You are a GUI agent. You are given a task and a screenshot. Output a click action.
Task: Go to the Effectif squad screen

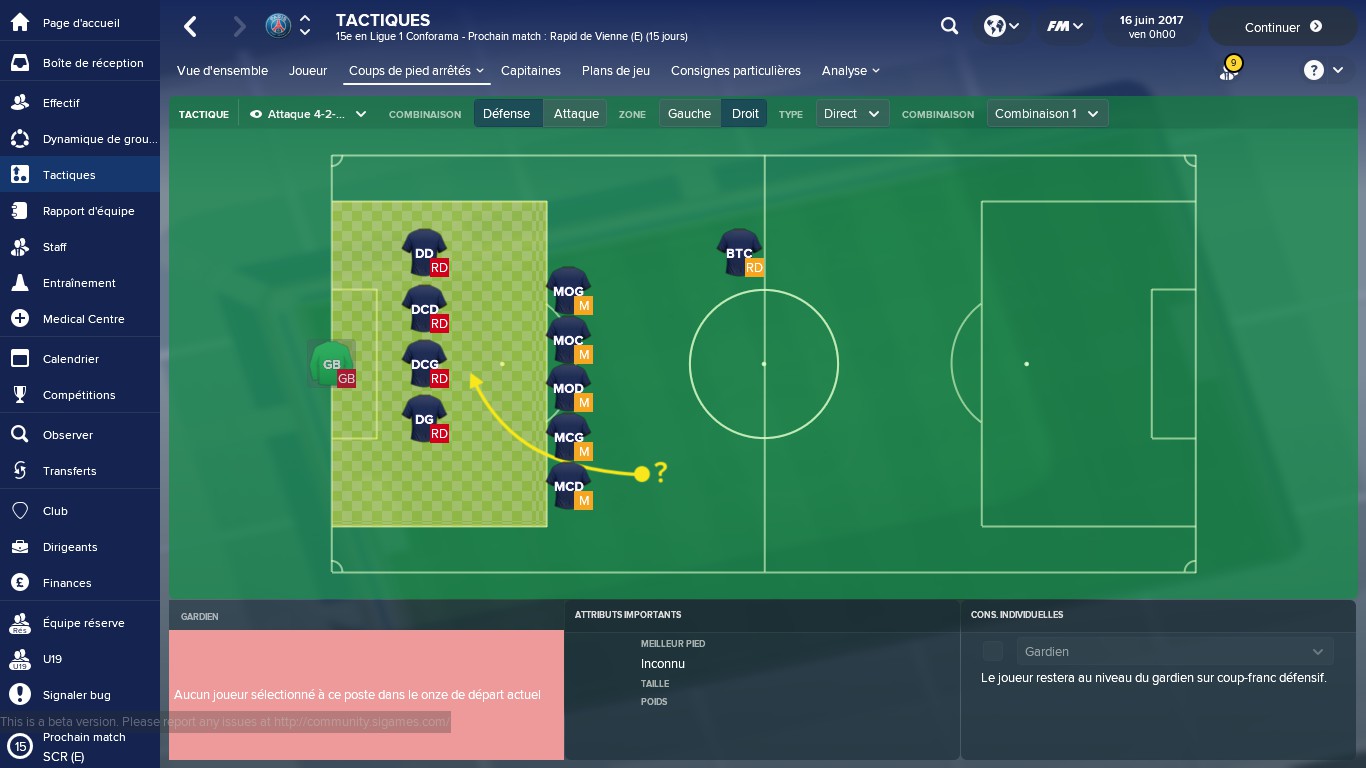point(60,103)
